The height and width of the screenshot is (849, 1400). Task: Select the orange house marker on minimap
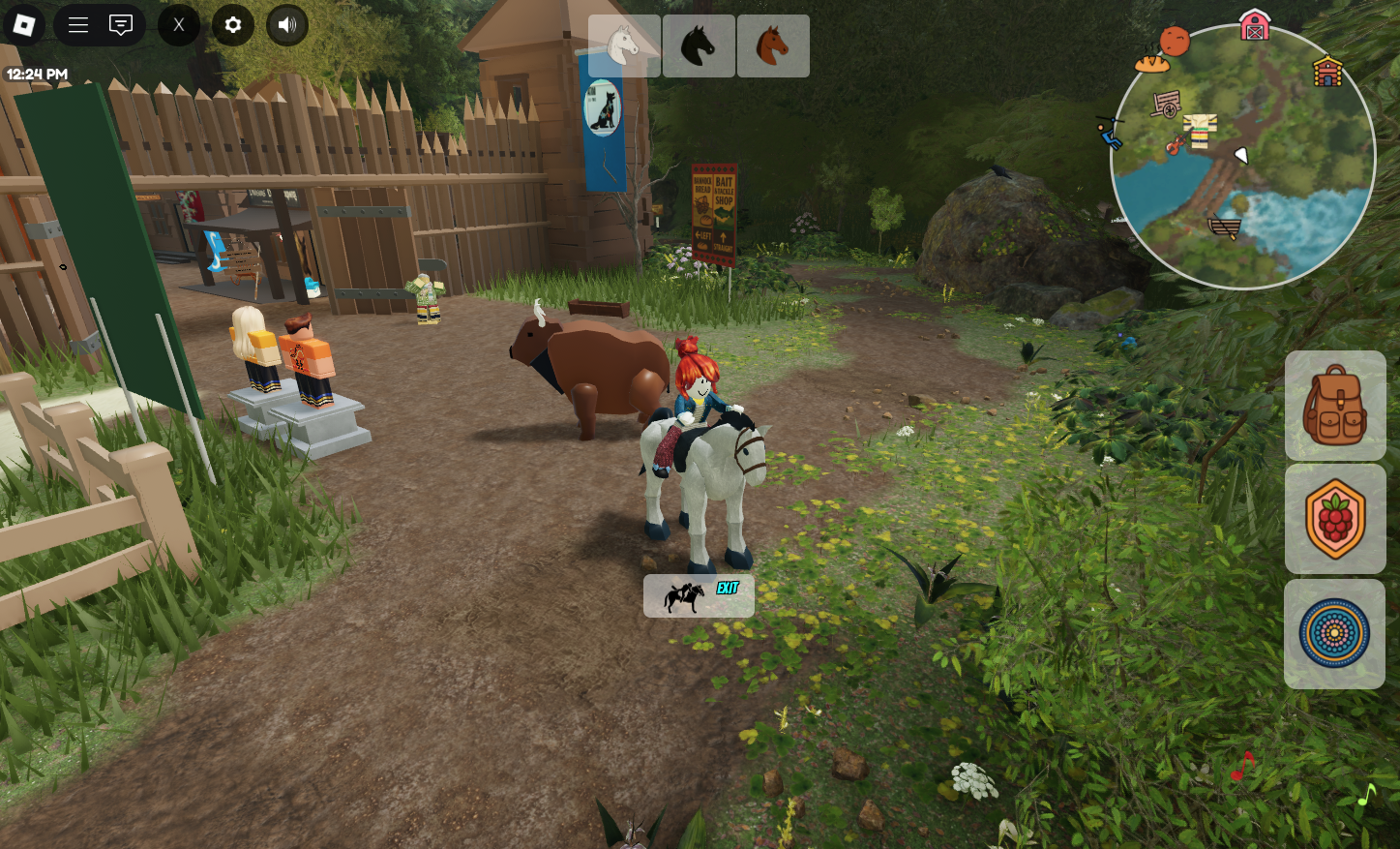(1327, 72)
